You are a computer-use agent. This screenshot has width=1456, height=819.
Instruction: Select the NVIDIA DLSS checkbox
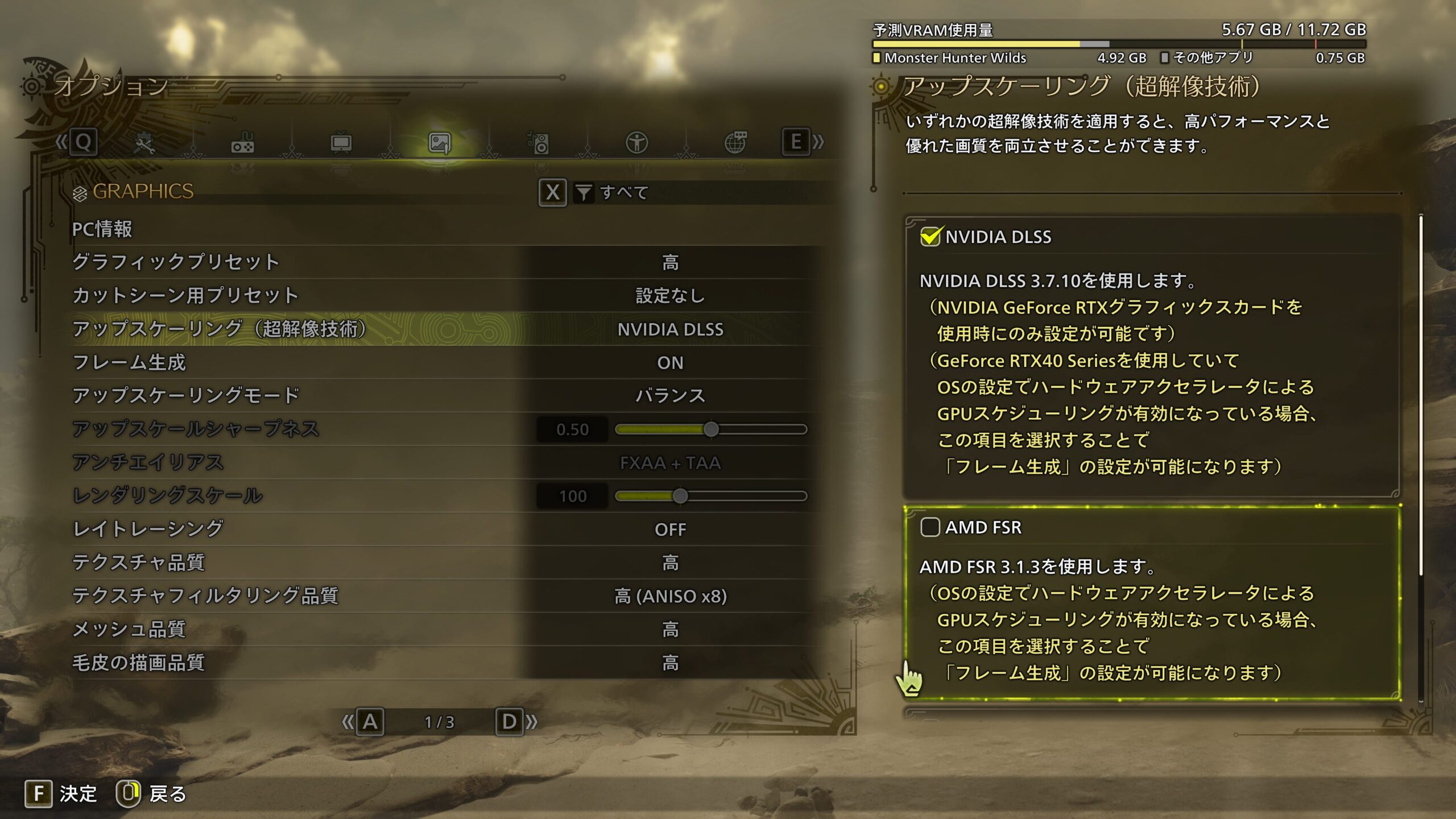click(x=930, y=236)
